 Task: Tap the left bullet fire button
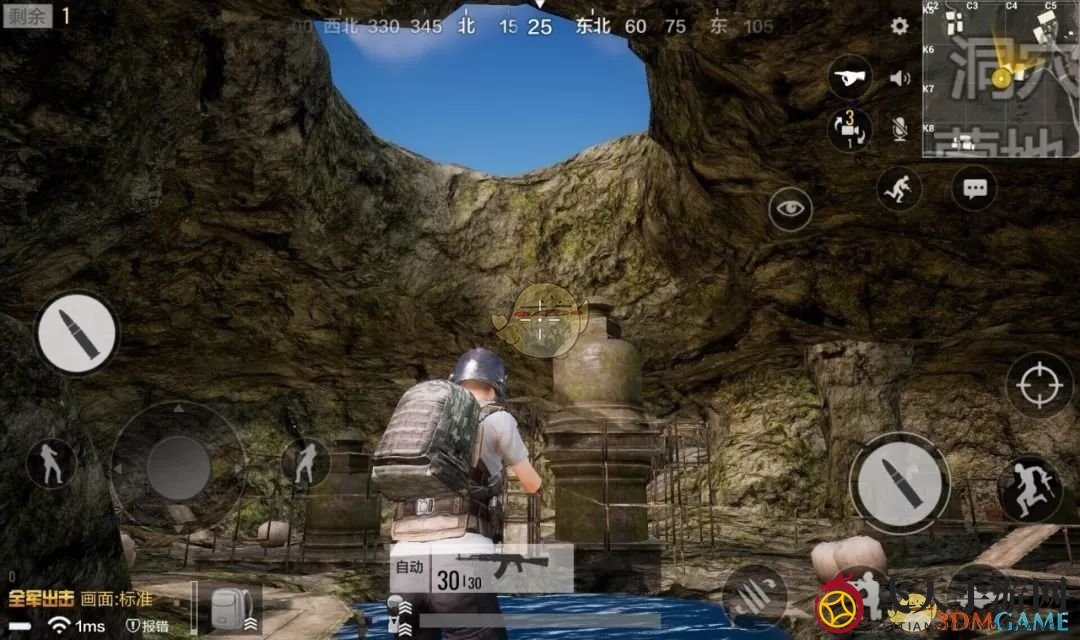coord(77,334)
